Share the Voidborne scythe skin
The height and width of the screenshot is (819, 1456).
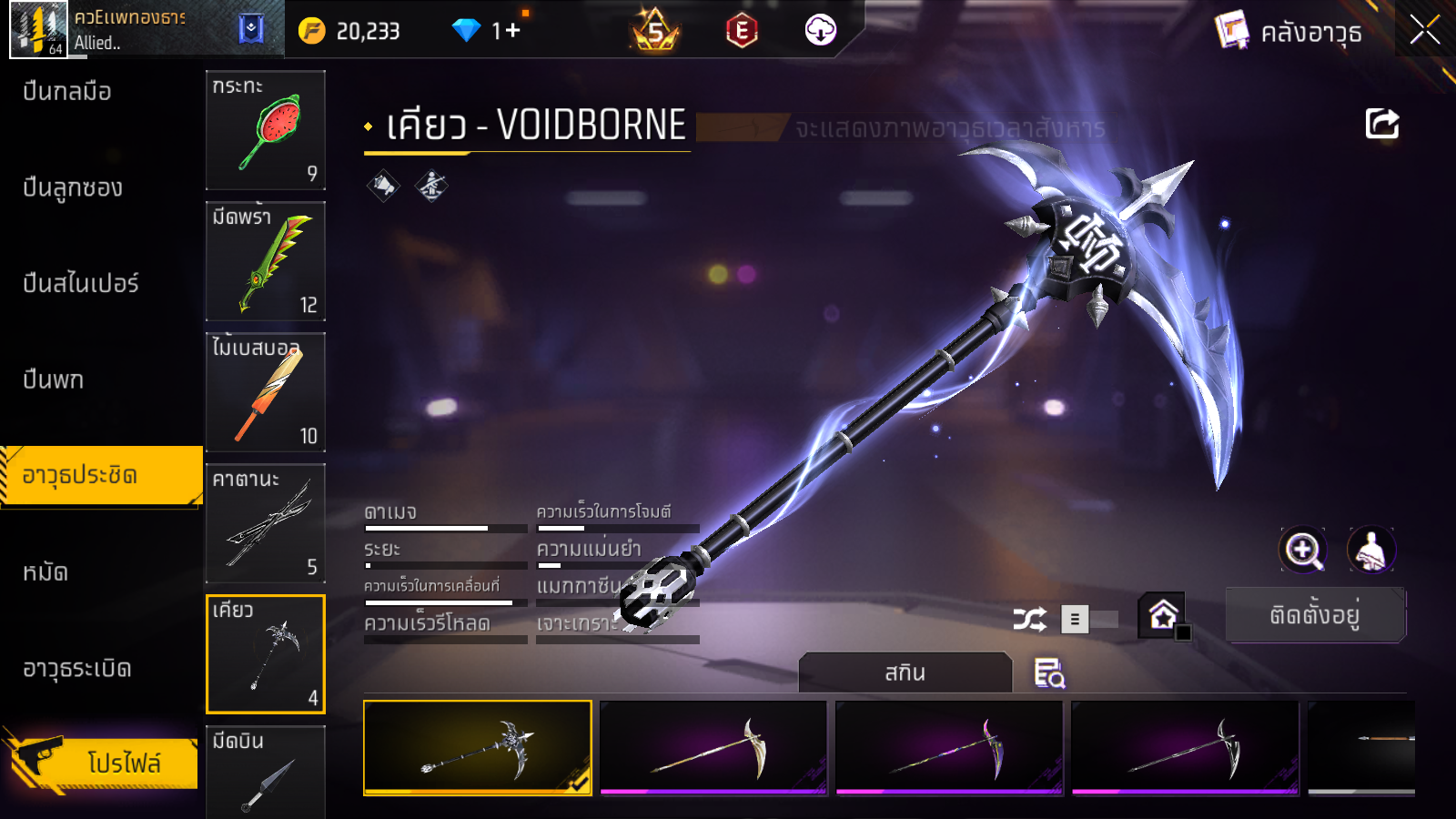point(1381,124)
